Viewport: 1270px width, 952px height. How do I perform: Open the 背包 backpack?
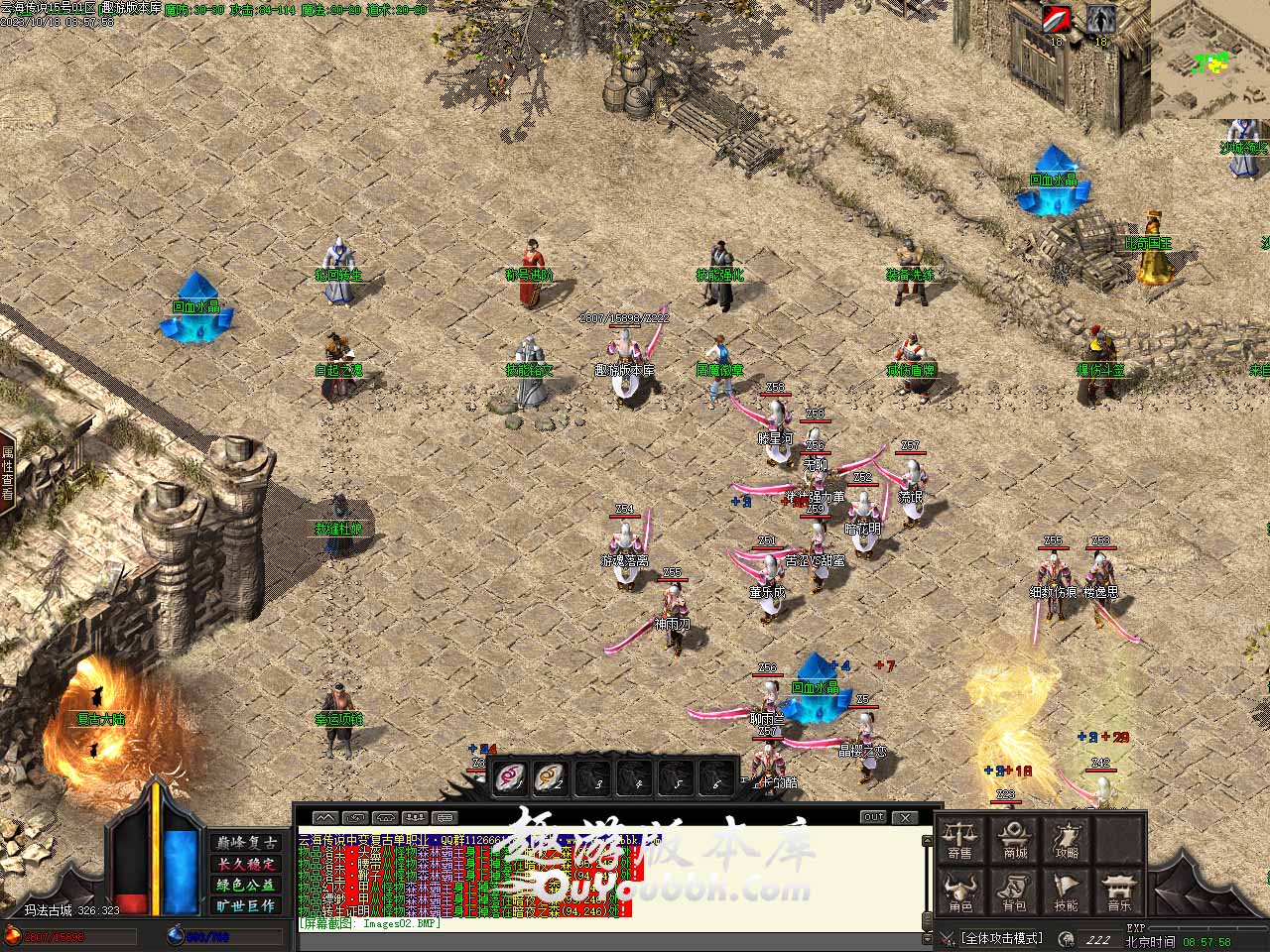(x=1014, y=892)
